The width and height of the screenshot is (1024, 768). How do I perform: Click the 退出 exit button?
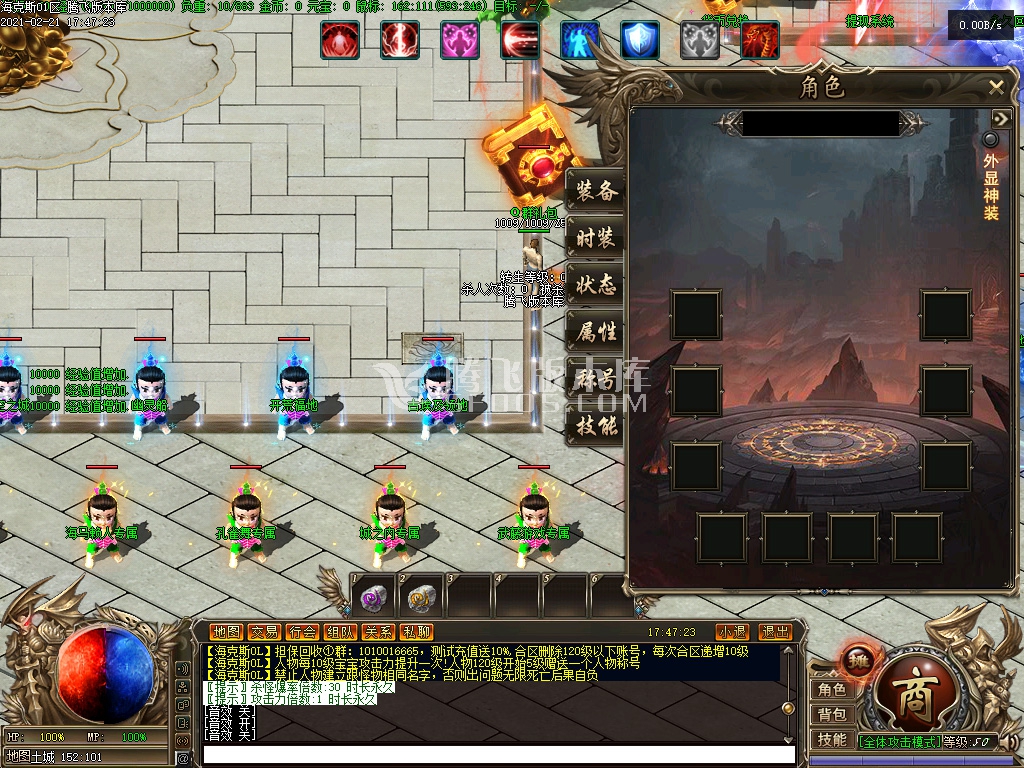pyautogui.click(x=775, y=632)
